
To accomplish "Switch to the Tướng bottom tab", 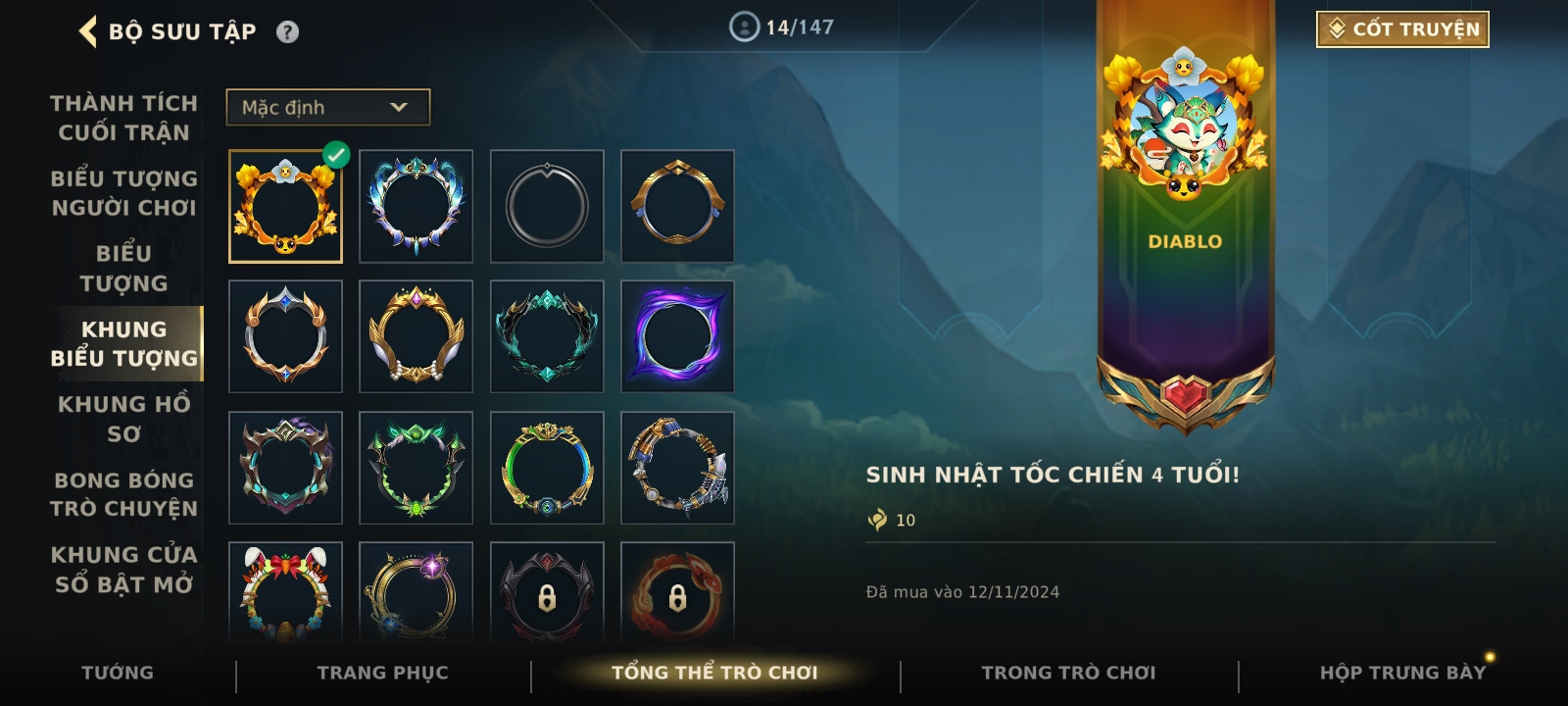I will click(118, 673).
